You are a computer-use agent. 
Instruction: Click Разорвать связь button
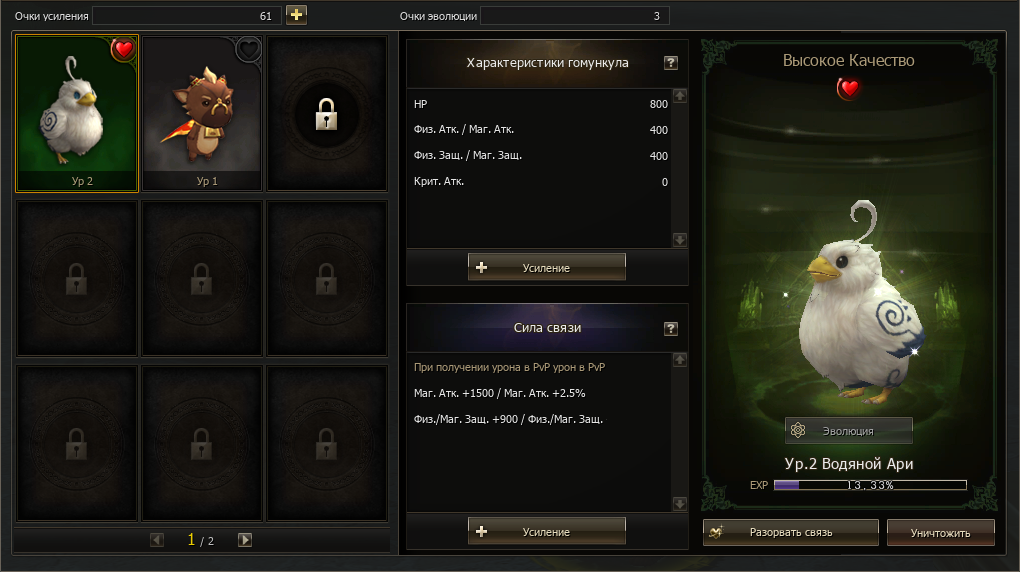pos(790,532)
